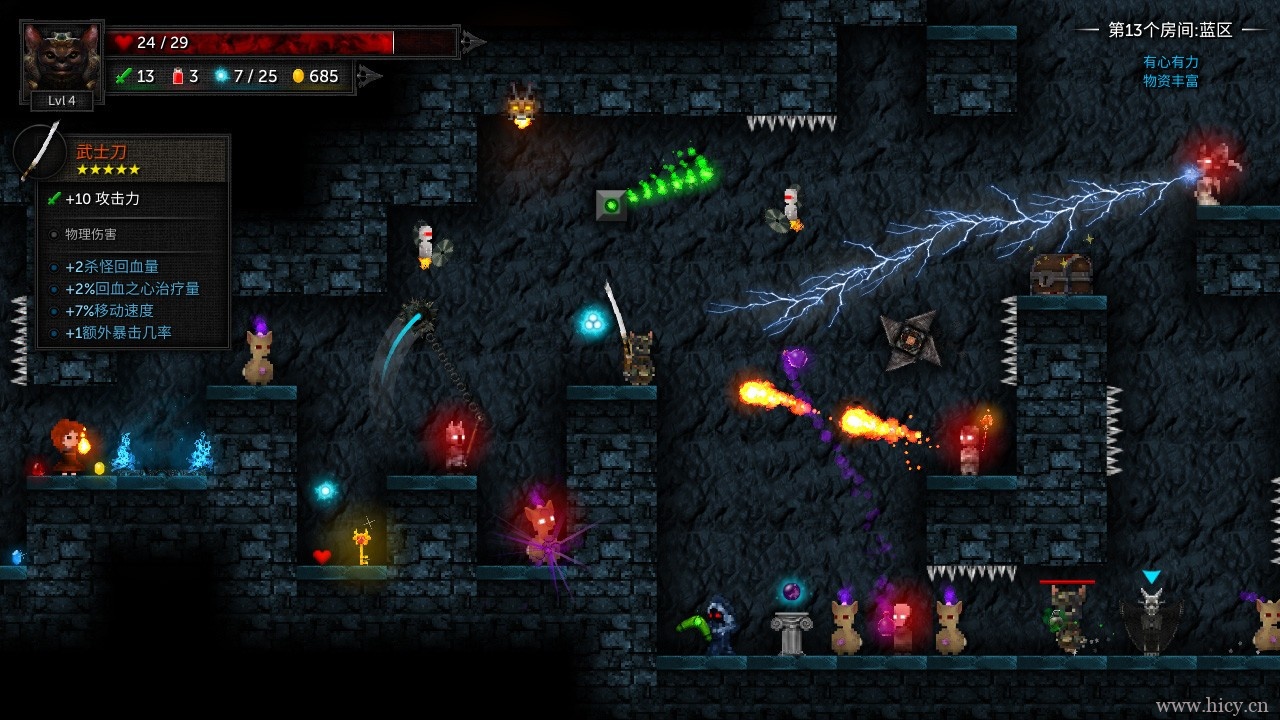Select the katana weapon icon
Screen dimensions: 1280x720
point(40,153)
